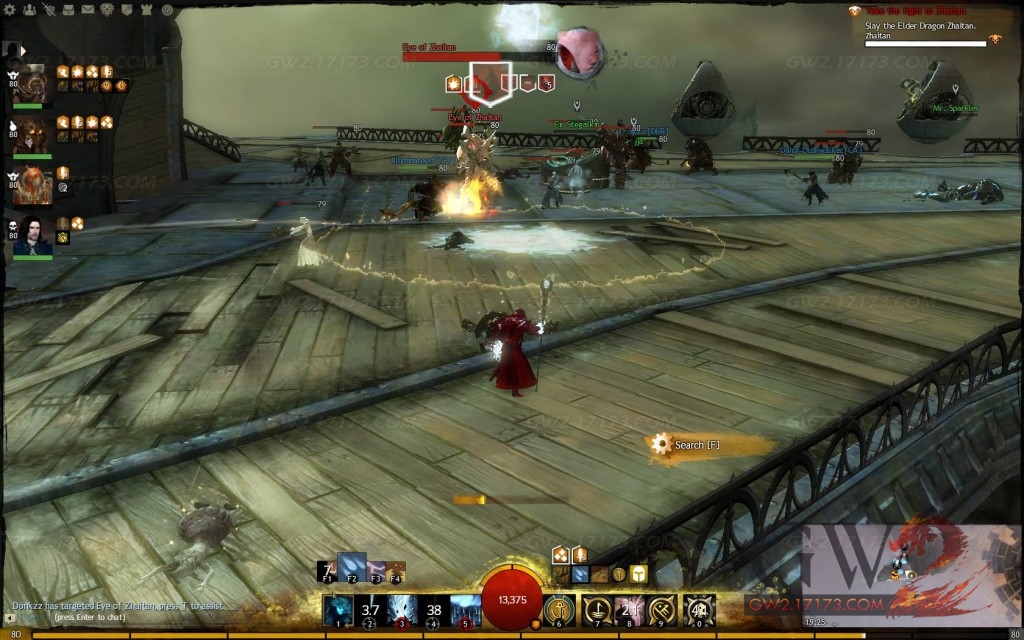
Task: Trigger the elite skill in slot 0
Action: [697, 609]
